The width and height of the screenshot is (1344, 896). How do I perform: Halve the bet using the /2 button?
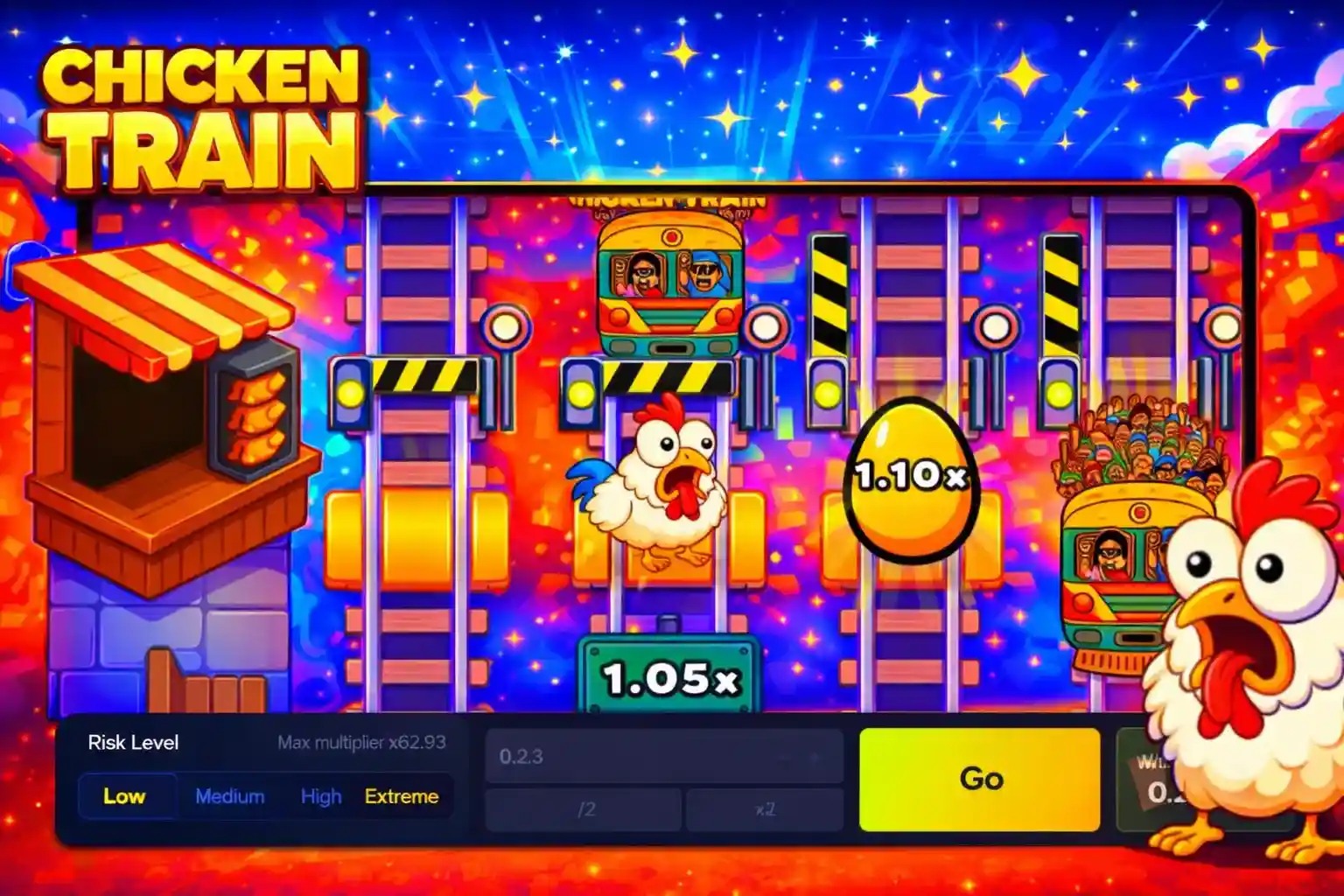pos(582,812)
